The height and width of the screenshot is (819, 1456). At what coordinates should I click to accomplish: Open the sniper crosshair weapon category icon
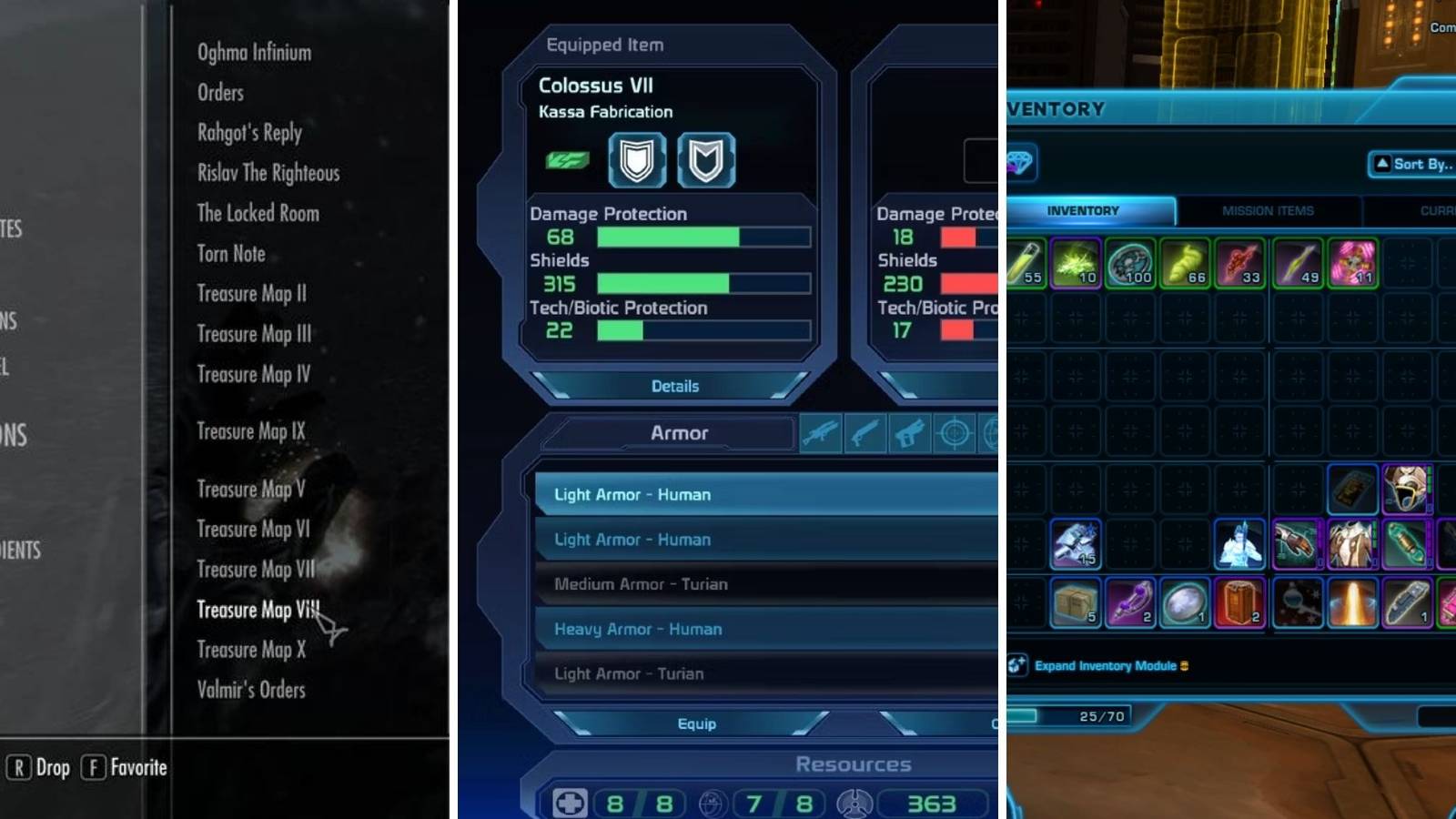click(952, 434)
